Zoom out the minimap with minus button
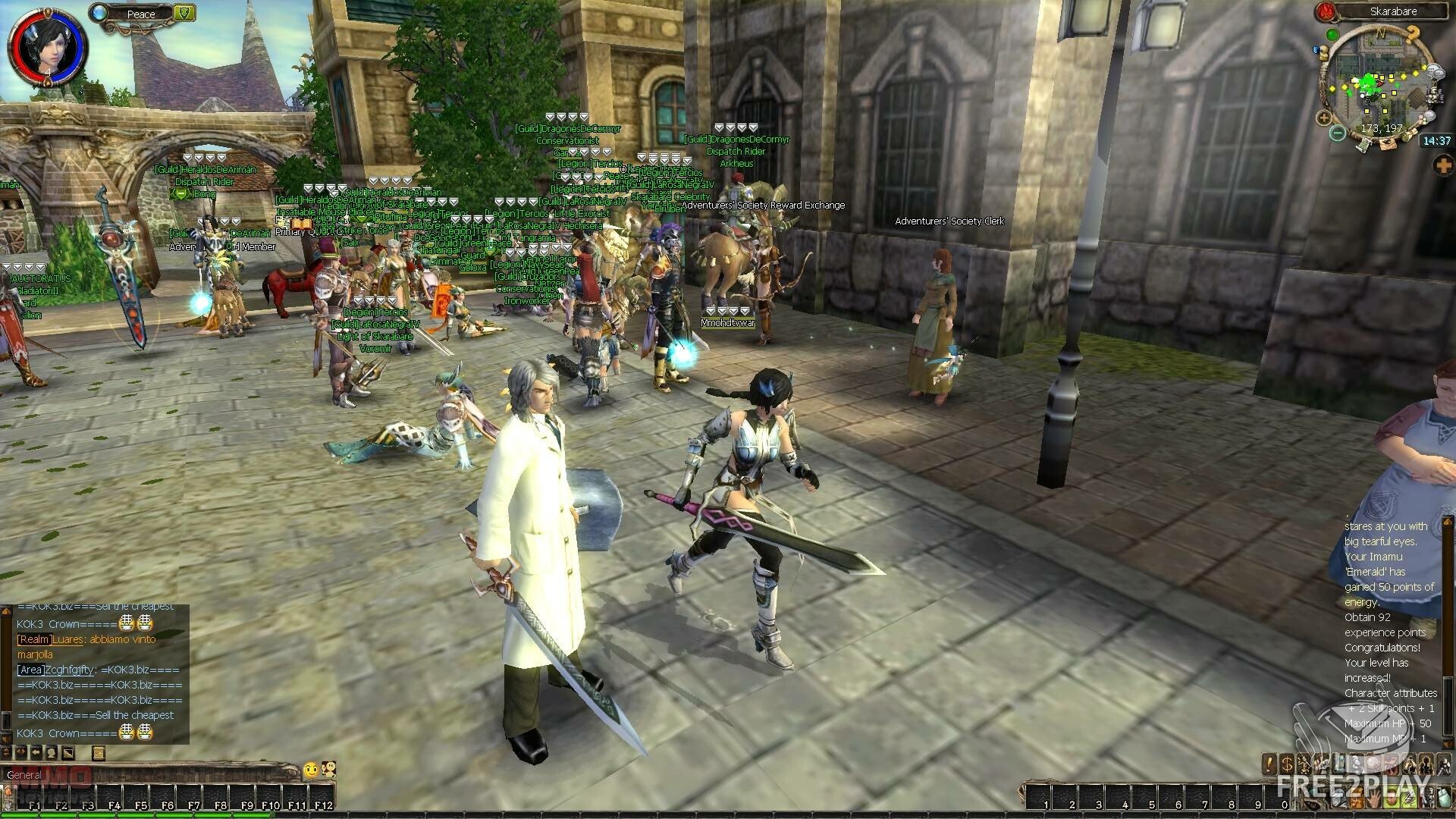This screenshot has height=819, width=1456. coord(1338,133)
